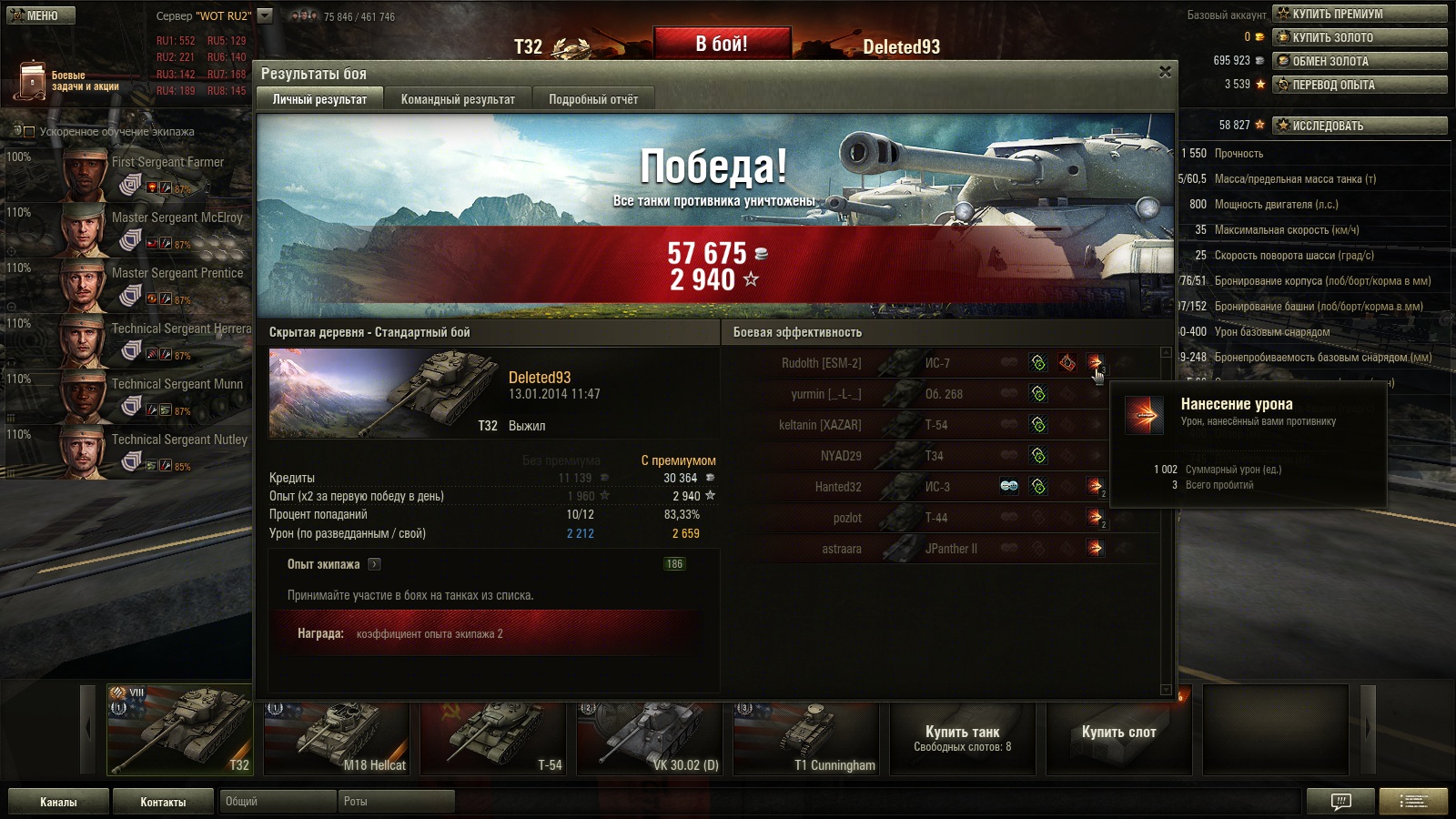Image resolution: width=1456 pixels, height=819 pixels.
Task: Close the battle results window
Action: 1165,72
